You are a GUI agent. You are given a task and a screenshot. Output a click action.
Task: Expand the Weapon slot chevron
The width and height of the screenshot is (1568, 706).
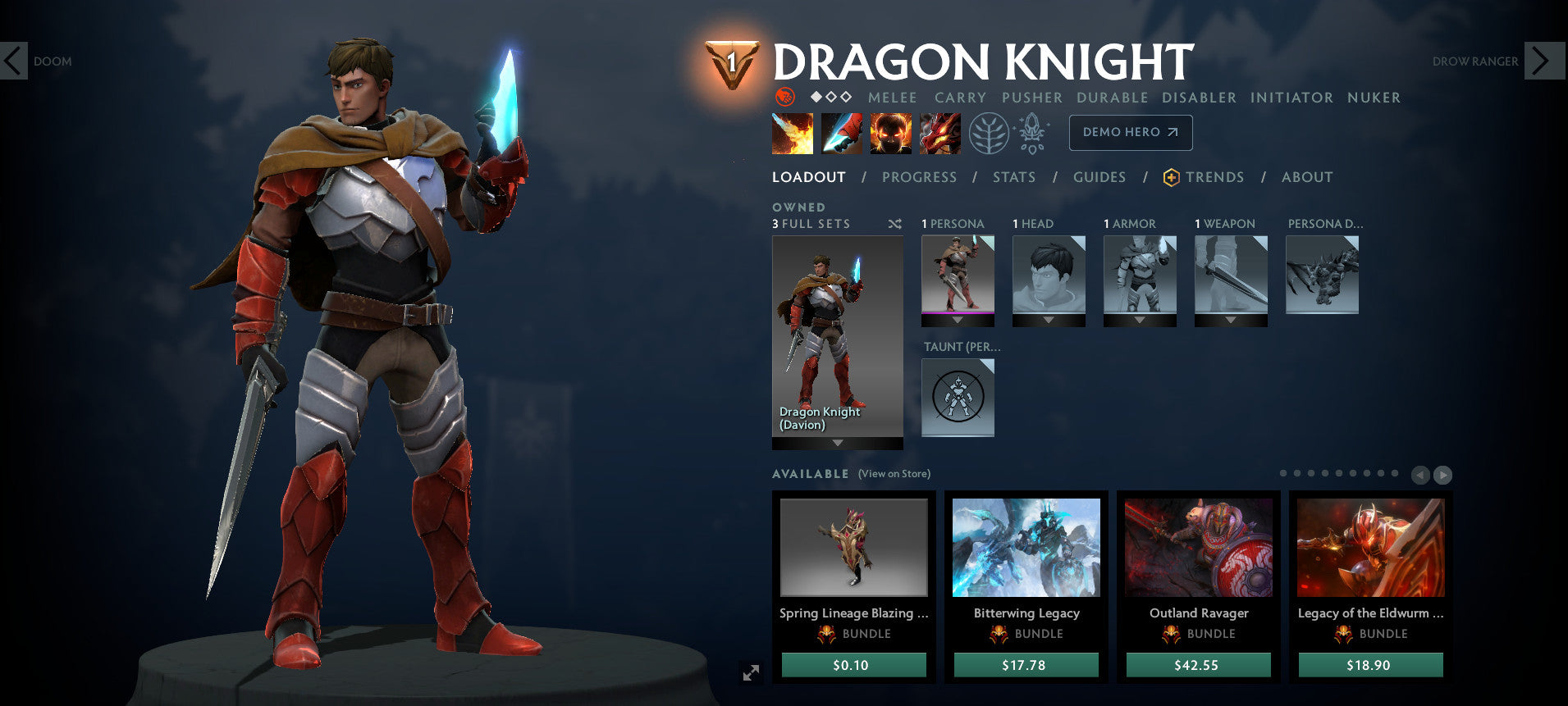[x=1231, y=320]
